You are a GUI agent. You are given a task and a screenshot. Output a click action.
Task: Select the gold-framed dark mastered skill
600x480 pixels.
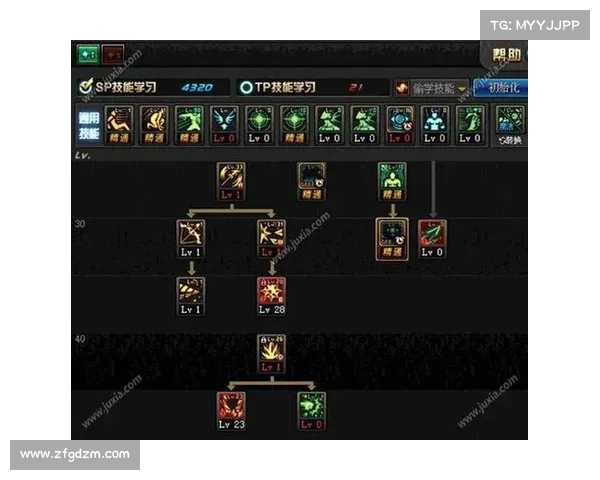click(391, 236)
